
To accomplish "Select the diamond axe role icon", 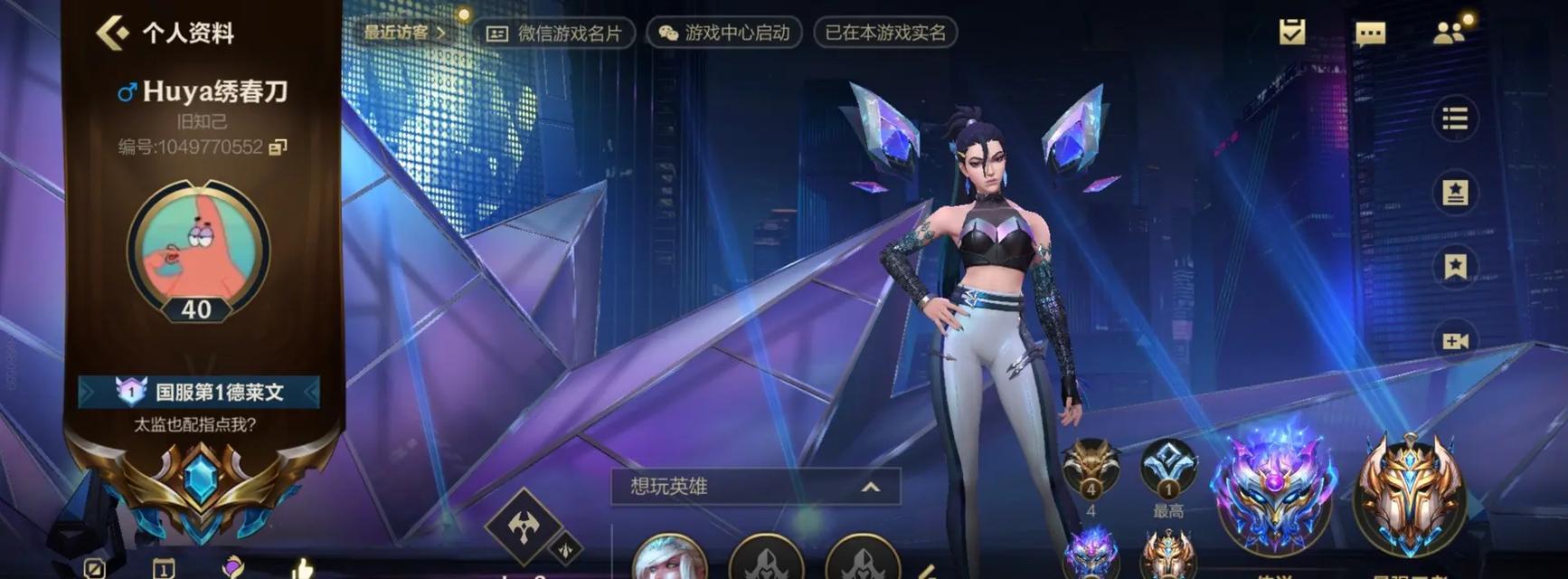I will point(524,527).
